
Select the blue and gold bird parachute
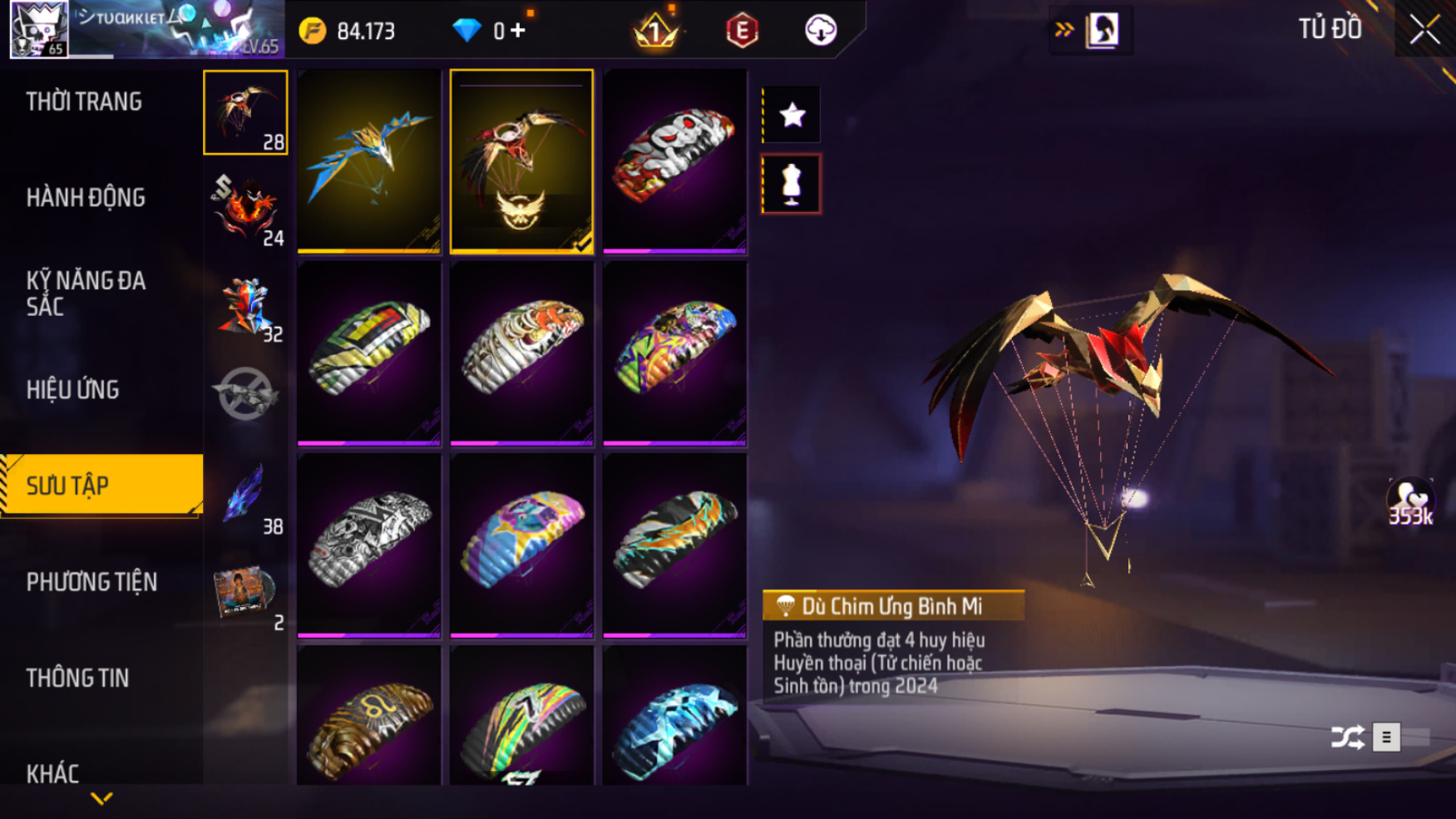coord(369,160)
